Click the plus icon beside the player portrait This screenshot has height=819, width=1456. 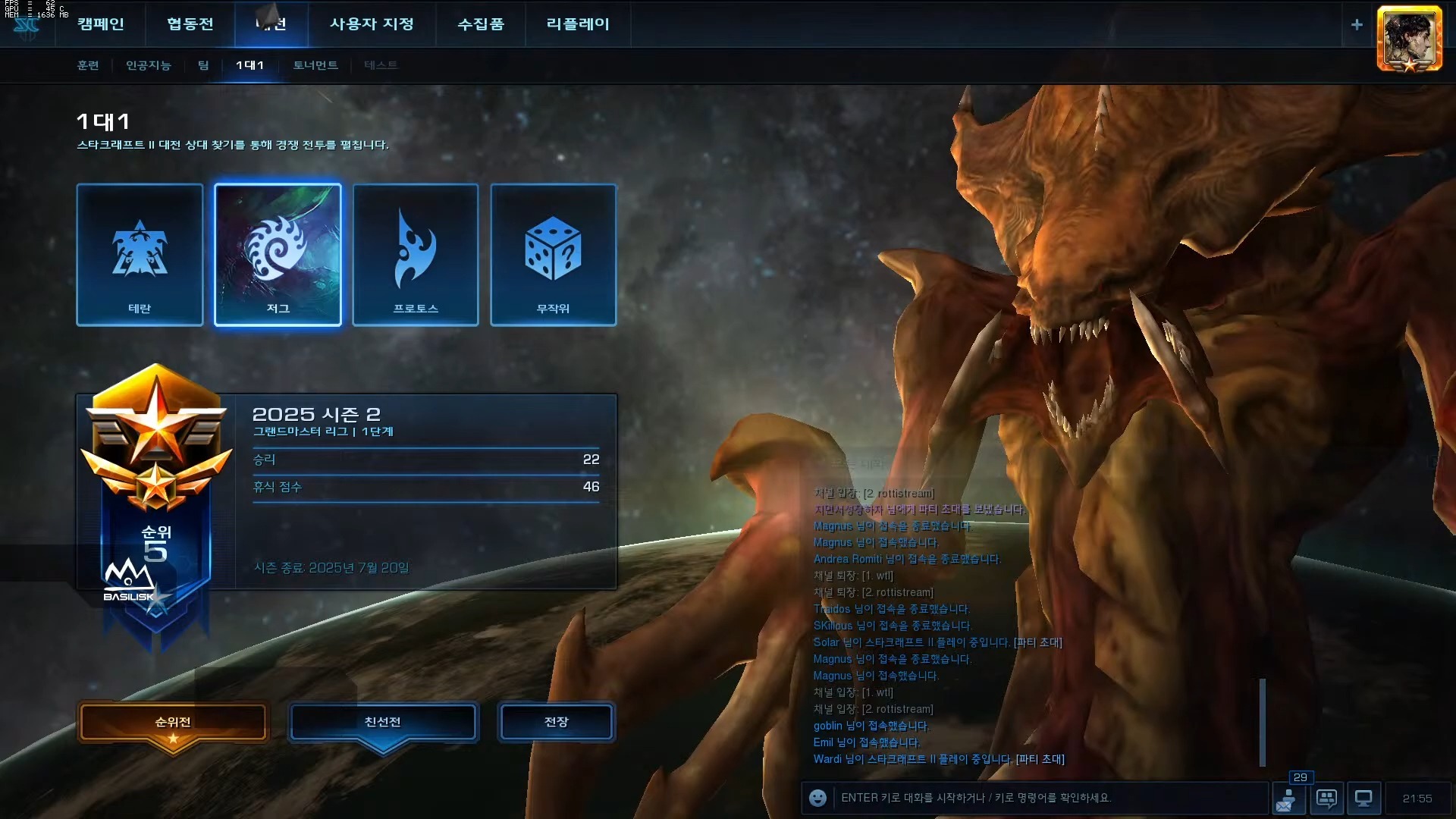point(1357,24)
